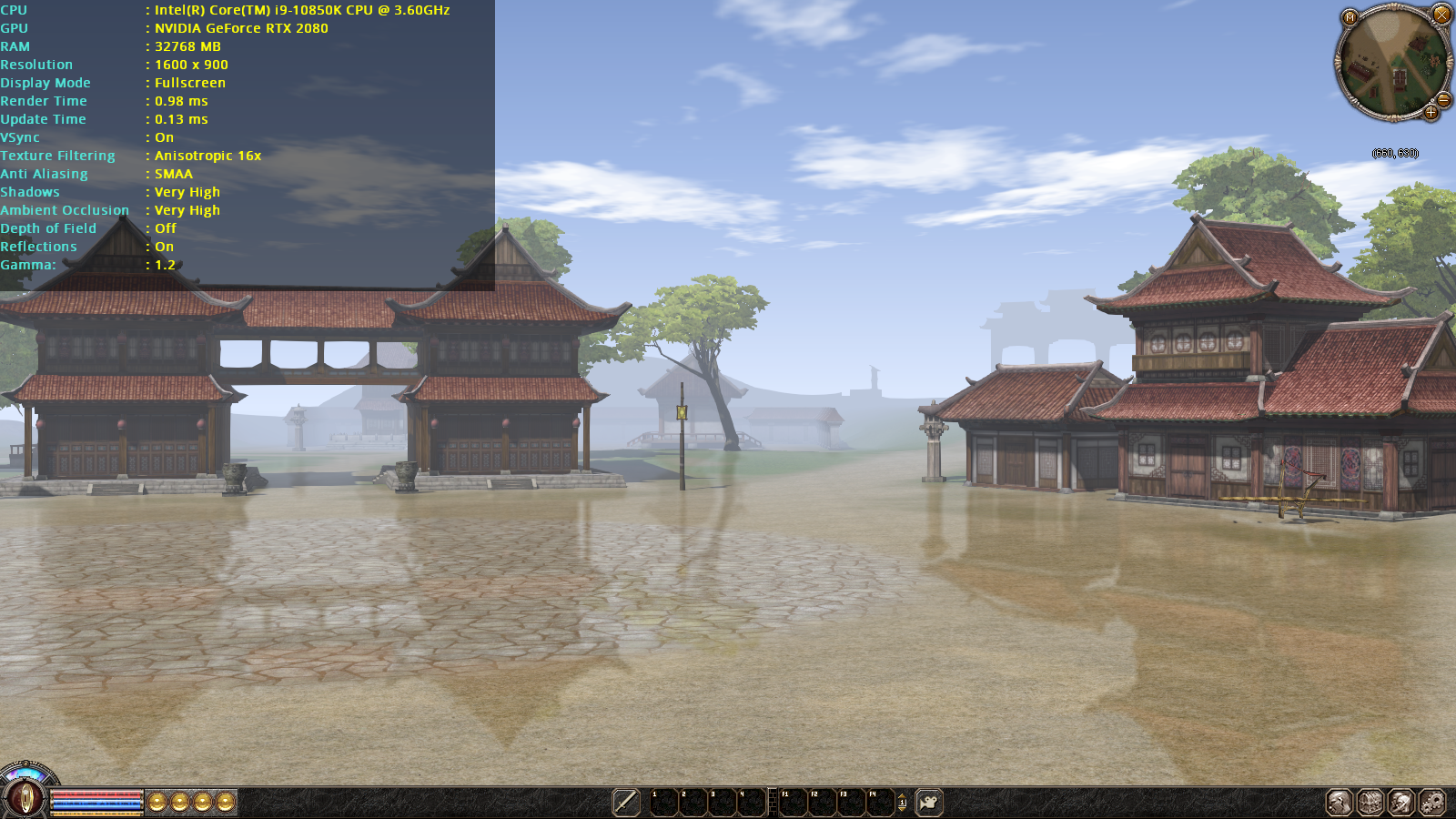1456x819 pixels.
Task: Select quickslot 1 on the hotbar
Action: [x=664, y=803]
